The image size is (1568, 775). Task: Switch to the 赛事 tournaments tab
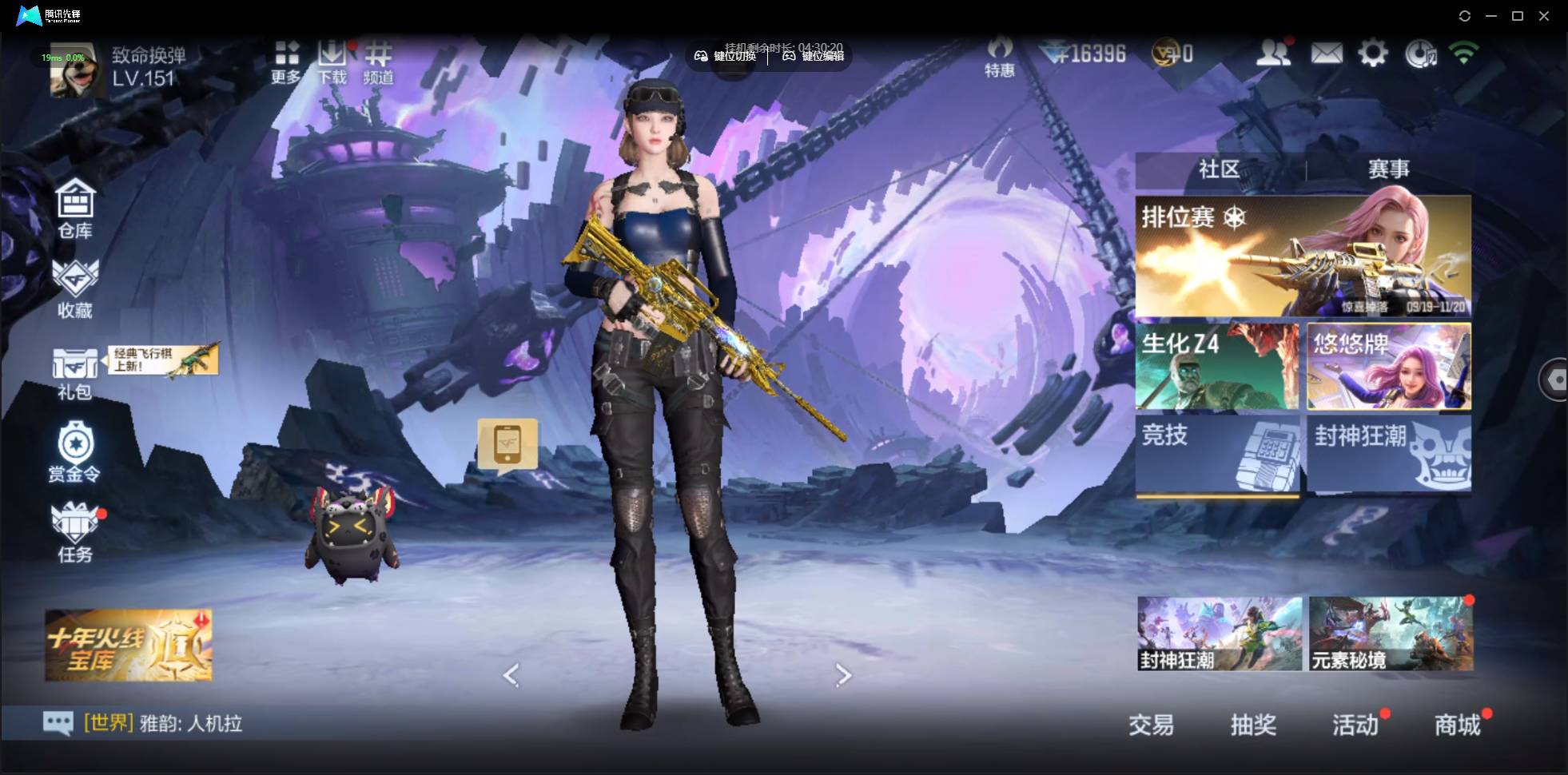[1388, 169]
